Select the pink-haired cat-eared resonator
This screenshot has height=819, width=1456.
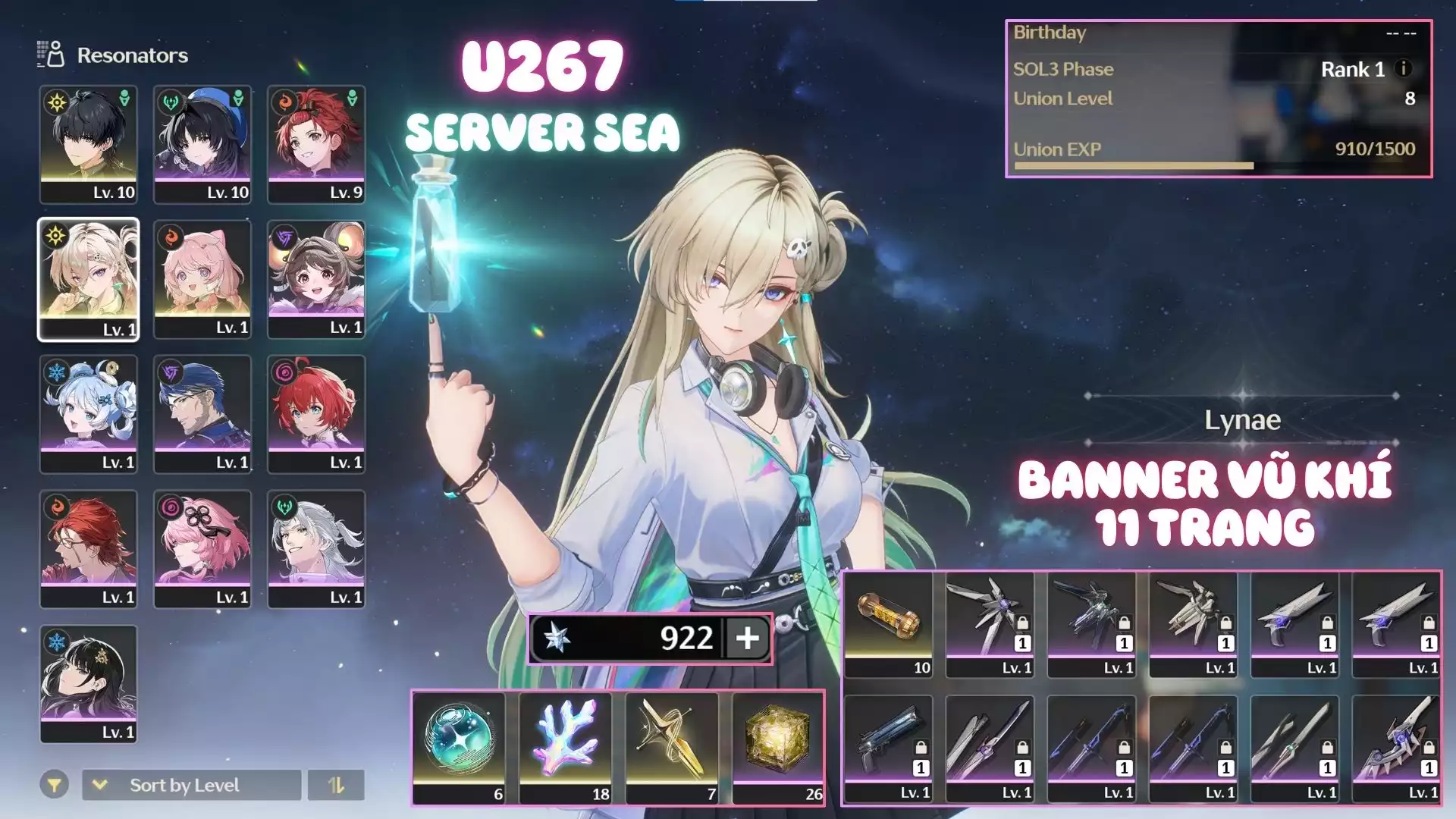tap(202, 279)
